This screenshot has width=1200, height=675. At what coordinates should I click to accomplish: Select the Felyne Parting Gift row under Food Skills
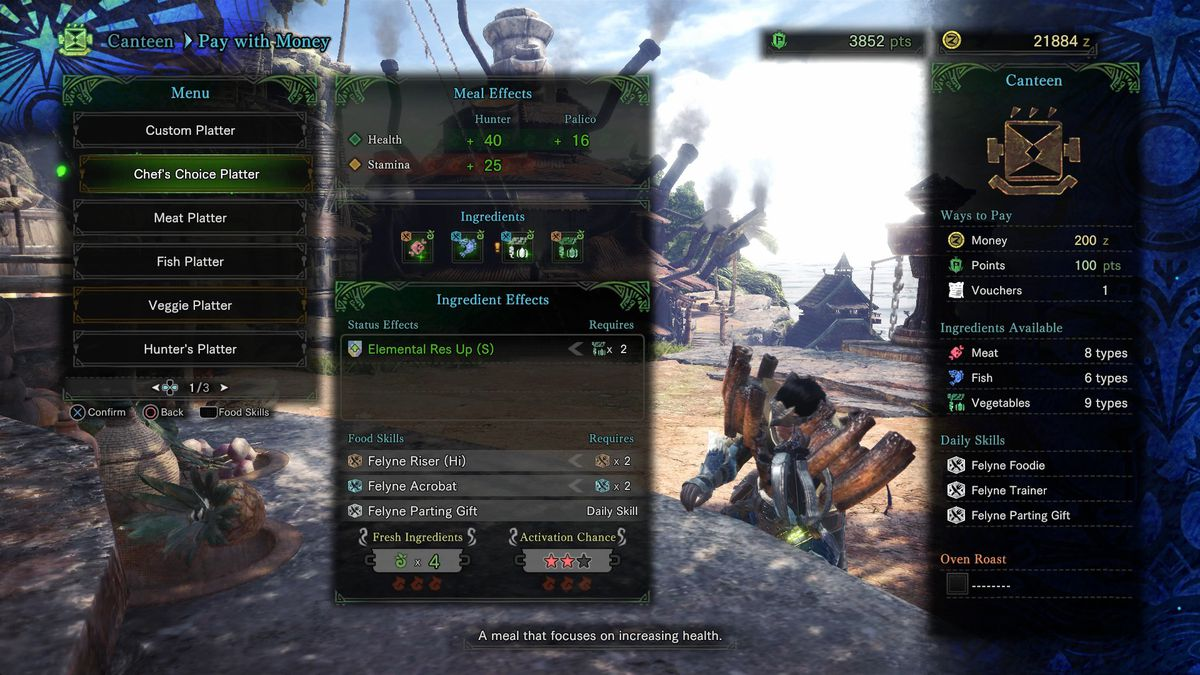(x=492, y=511)
